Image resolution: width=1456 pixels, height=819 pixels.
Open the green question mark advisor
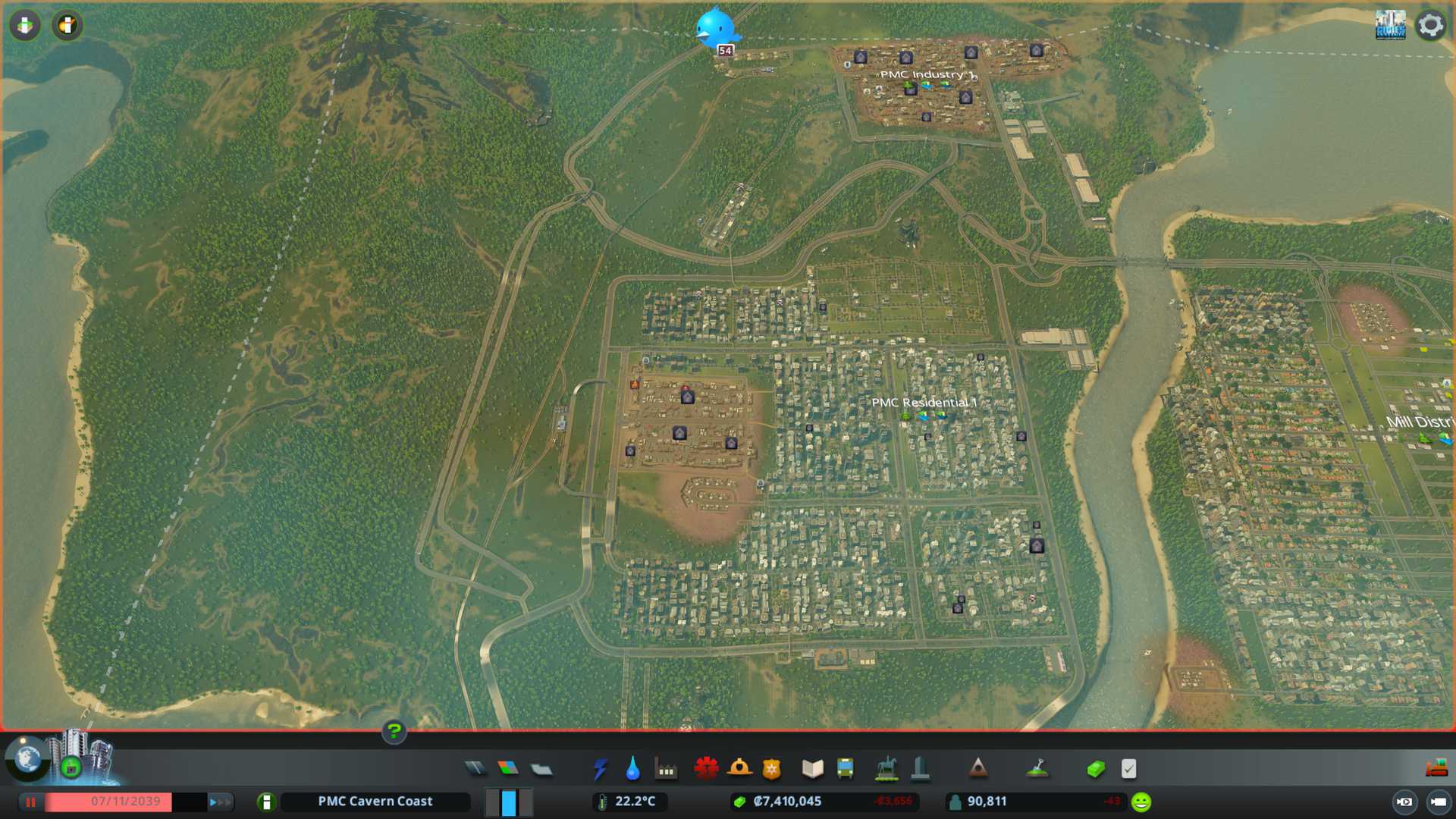pos(394,731)
